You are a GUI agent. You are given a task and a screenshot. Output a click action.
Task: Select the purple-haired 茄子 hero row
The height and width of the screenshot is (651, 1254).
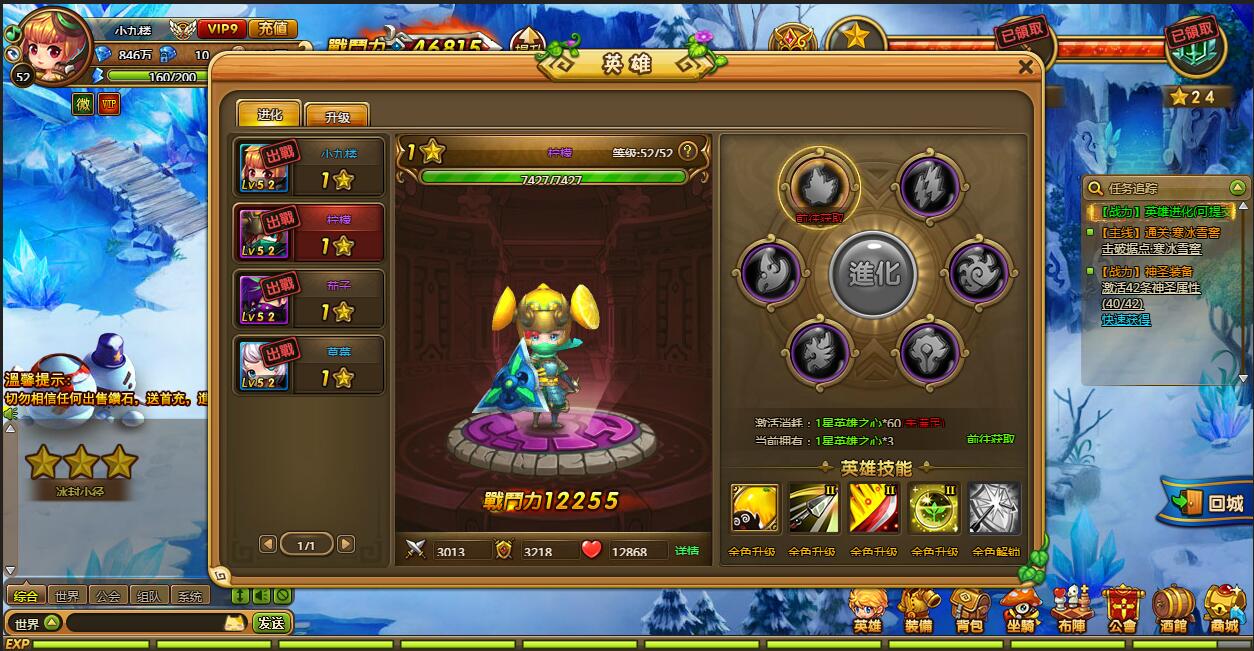tap(308, 298)
